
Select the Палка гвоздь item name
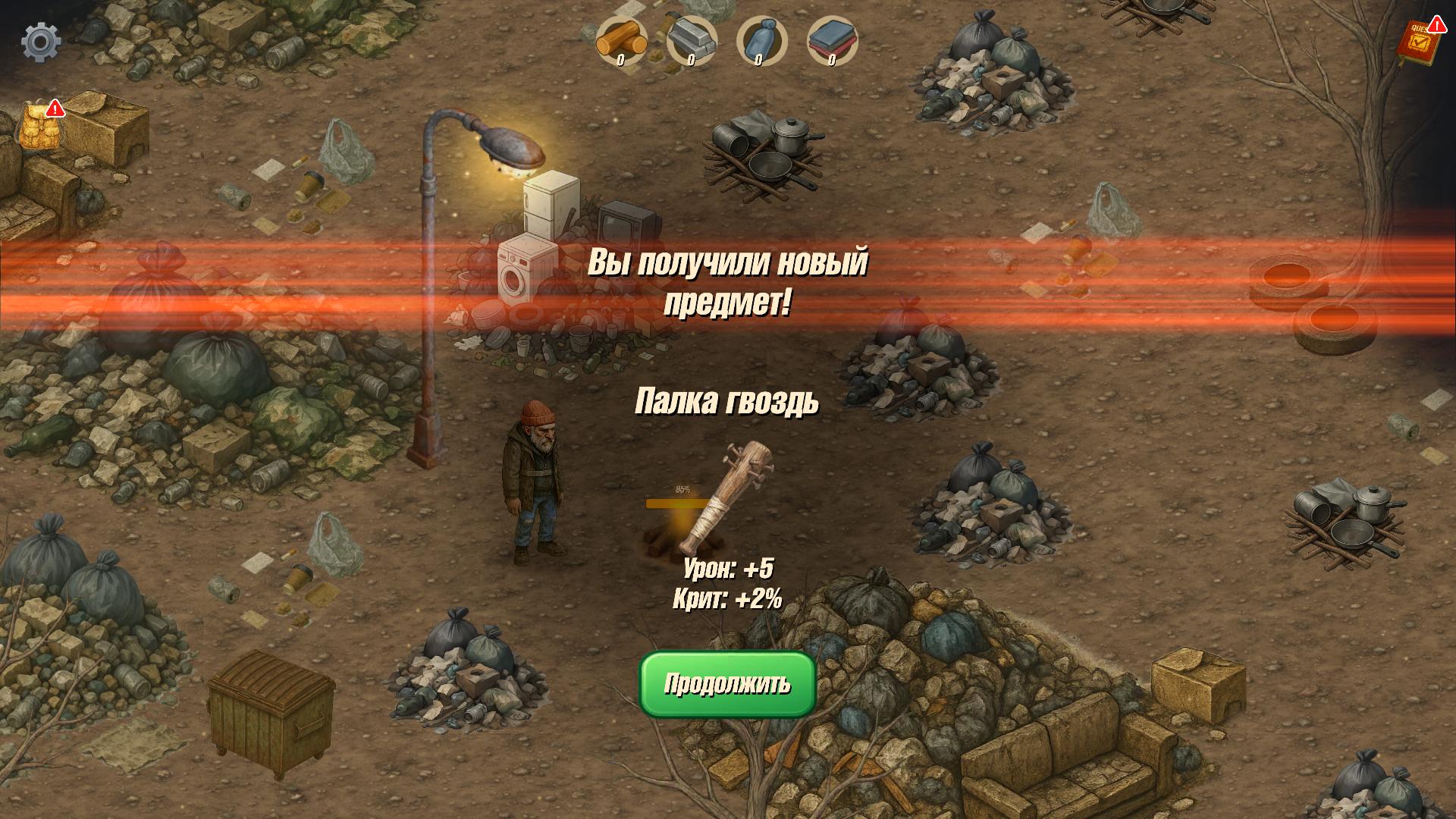[x=726, y=400]
